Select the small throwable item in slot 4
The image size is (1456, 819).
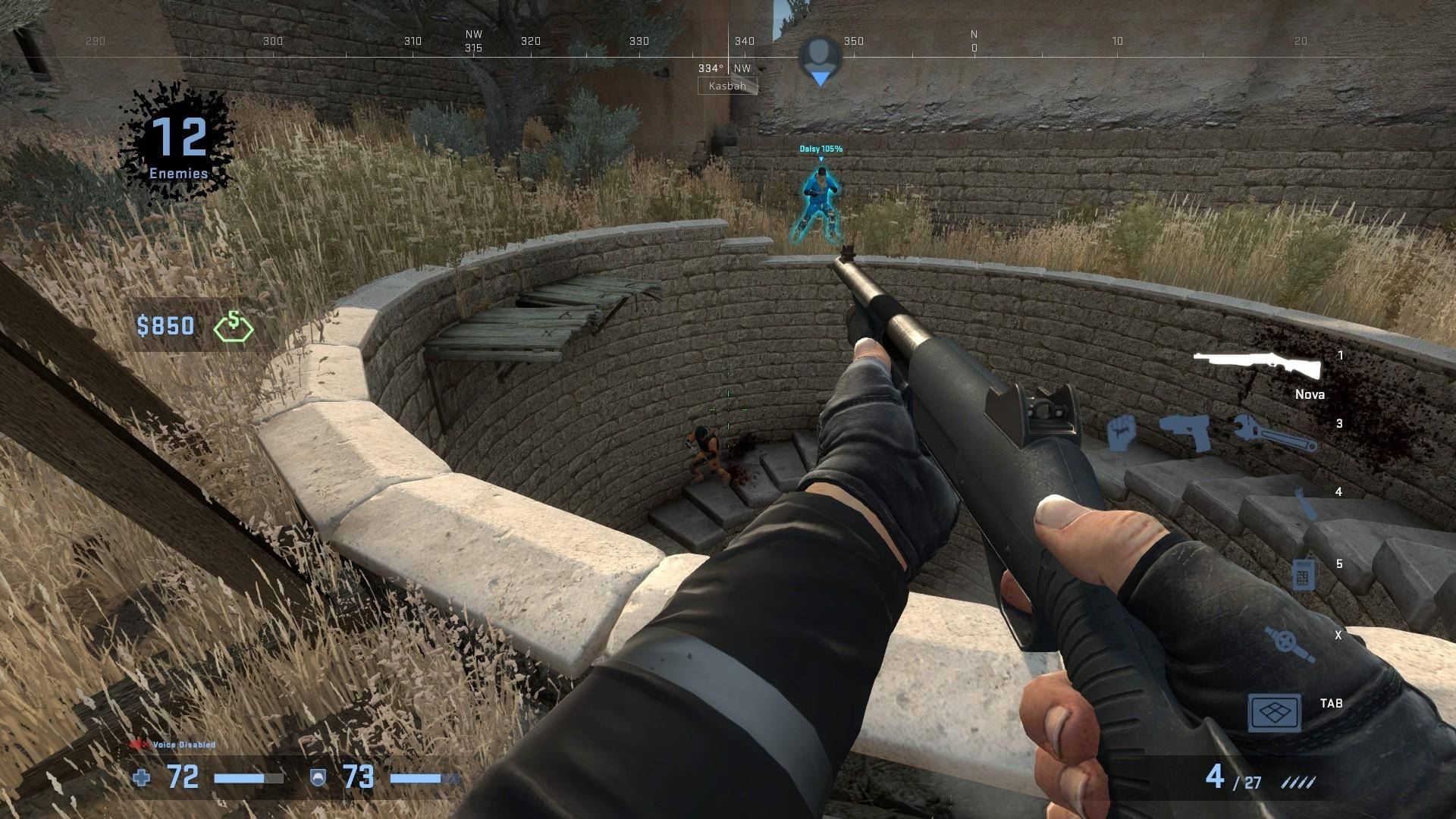1304,503
